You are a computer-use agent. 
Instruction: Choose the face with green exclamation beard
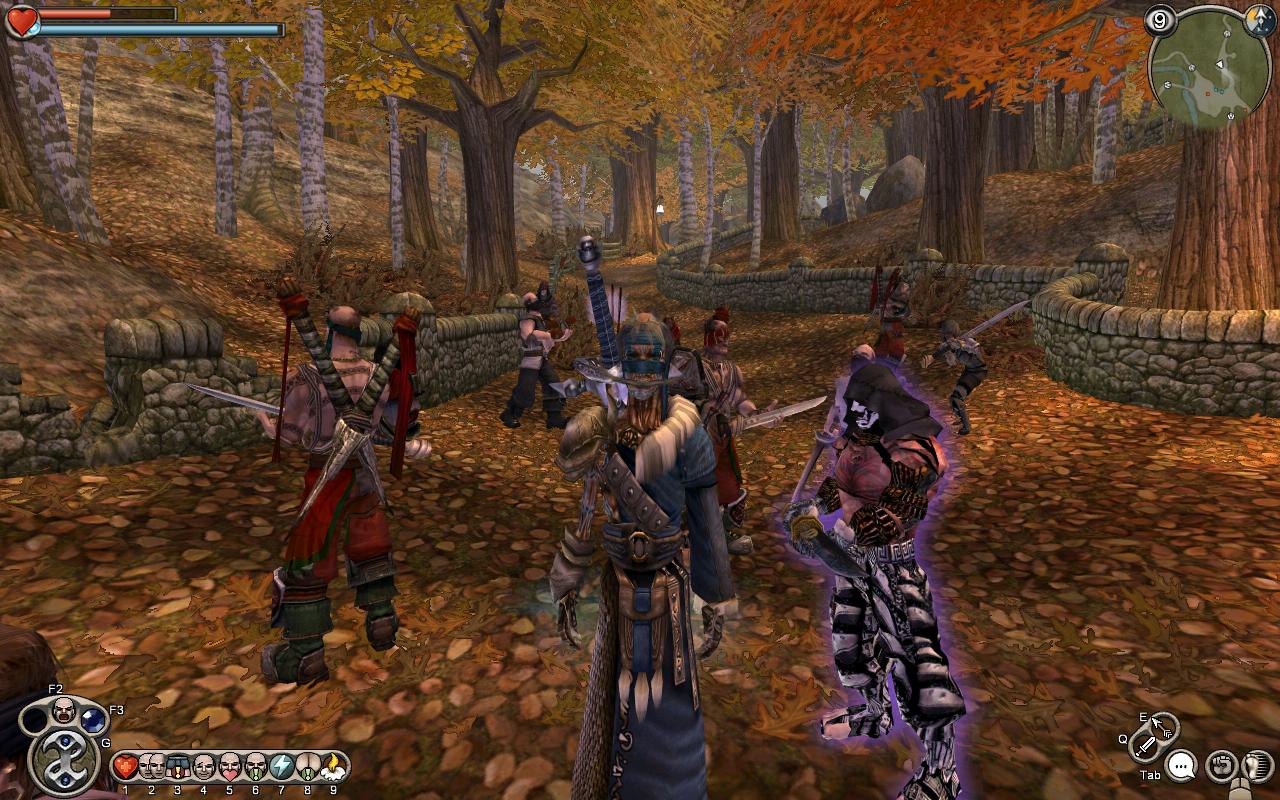pos(255,767)
